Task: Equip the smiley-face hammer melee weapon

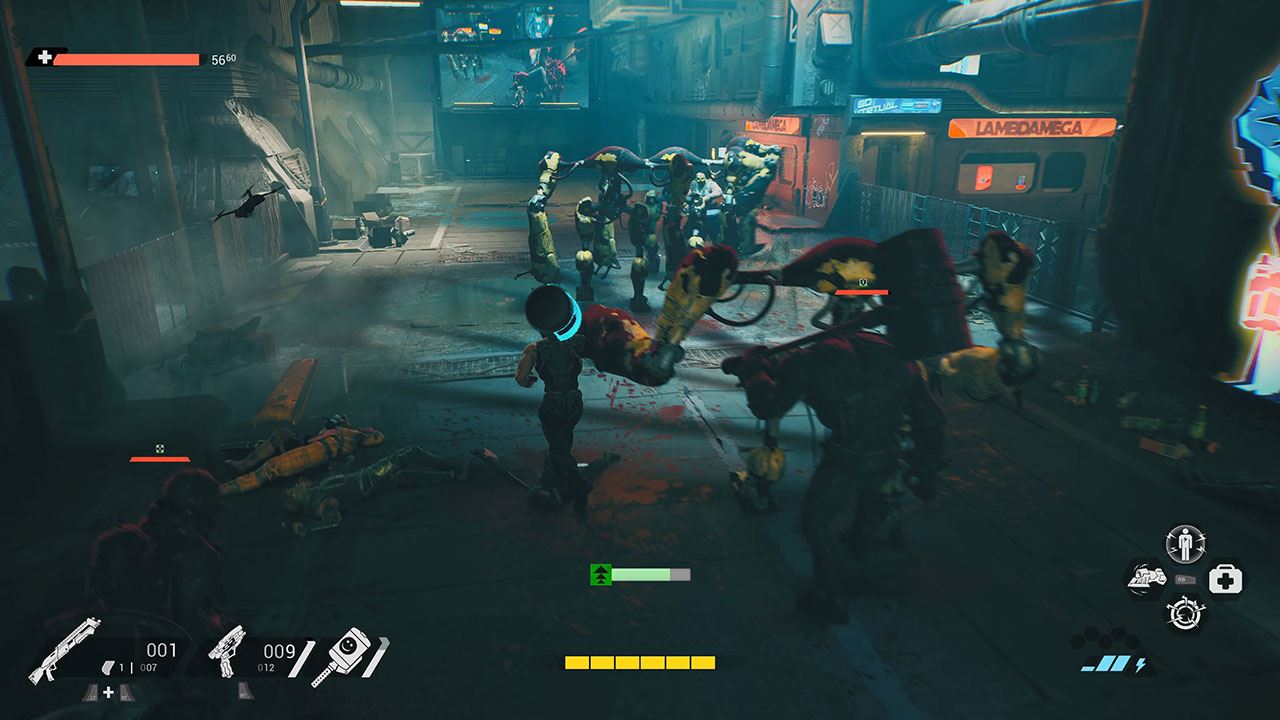Action: [x=343, y=655]
